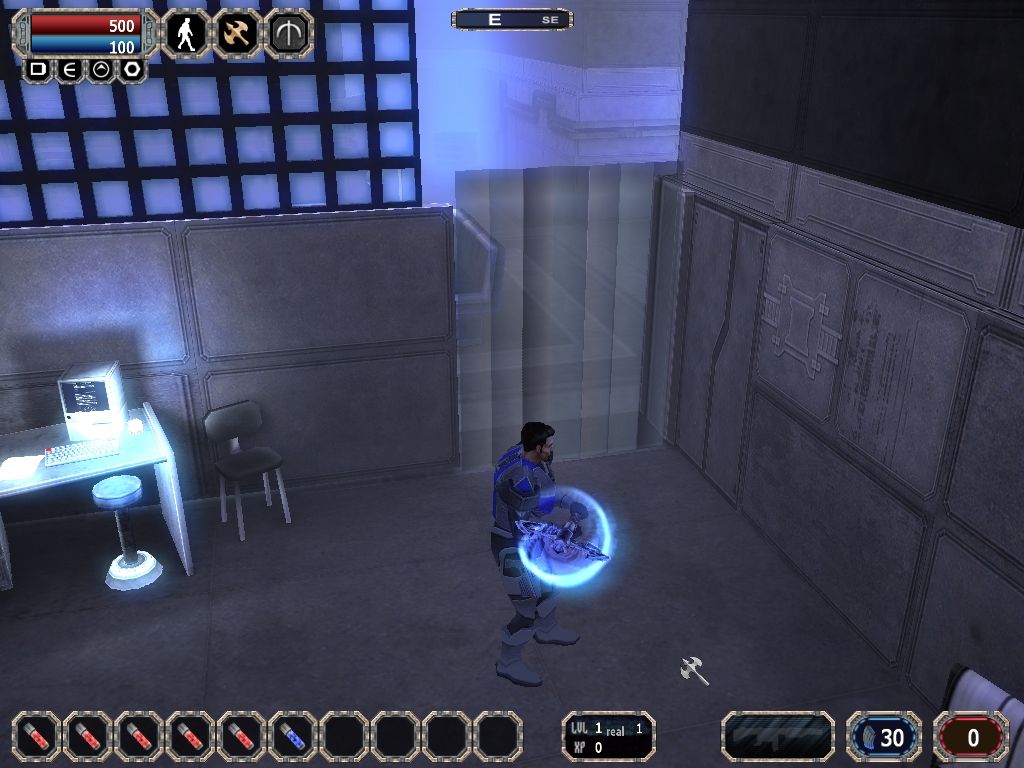Click the small rectangle HUD button
1024x768 pixels.
pyautogui.click(x=38, y=70)
